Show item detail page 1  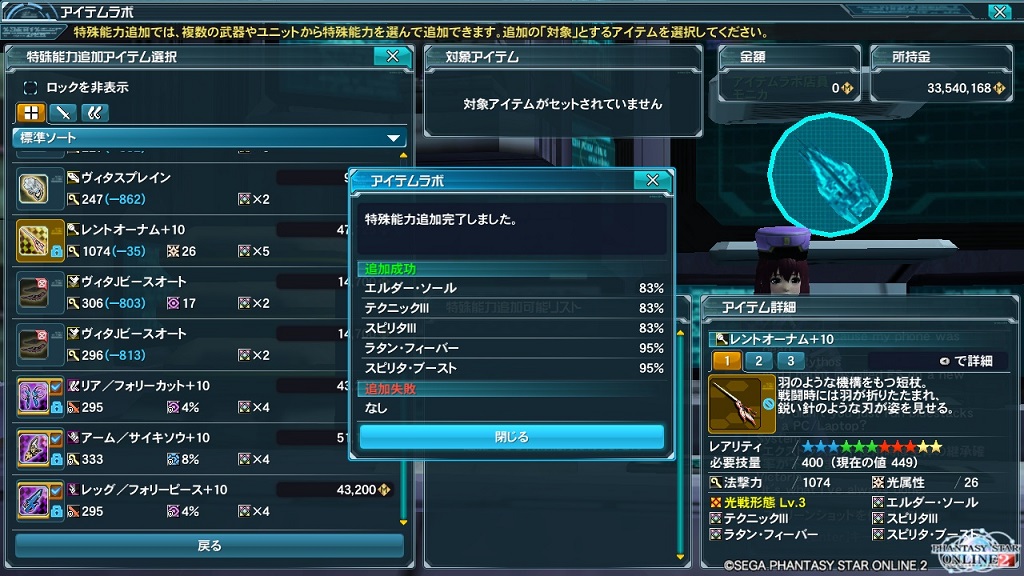pos(726,361)
